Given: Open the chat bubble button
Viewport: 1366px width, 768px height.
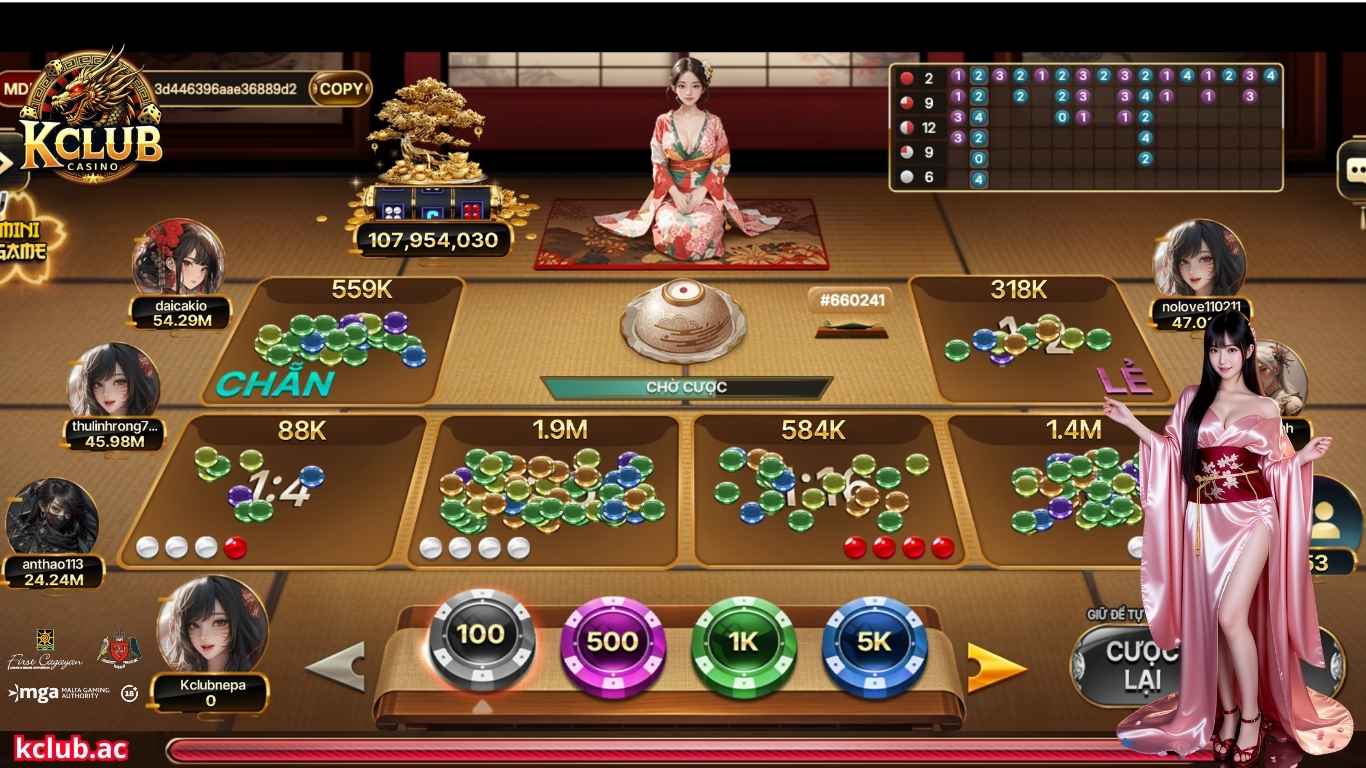Looking at the screenshot, I should pyautogui.click(x=1354, y=170).
